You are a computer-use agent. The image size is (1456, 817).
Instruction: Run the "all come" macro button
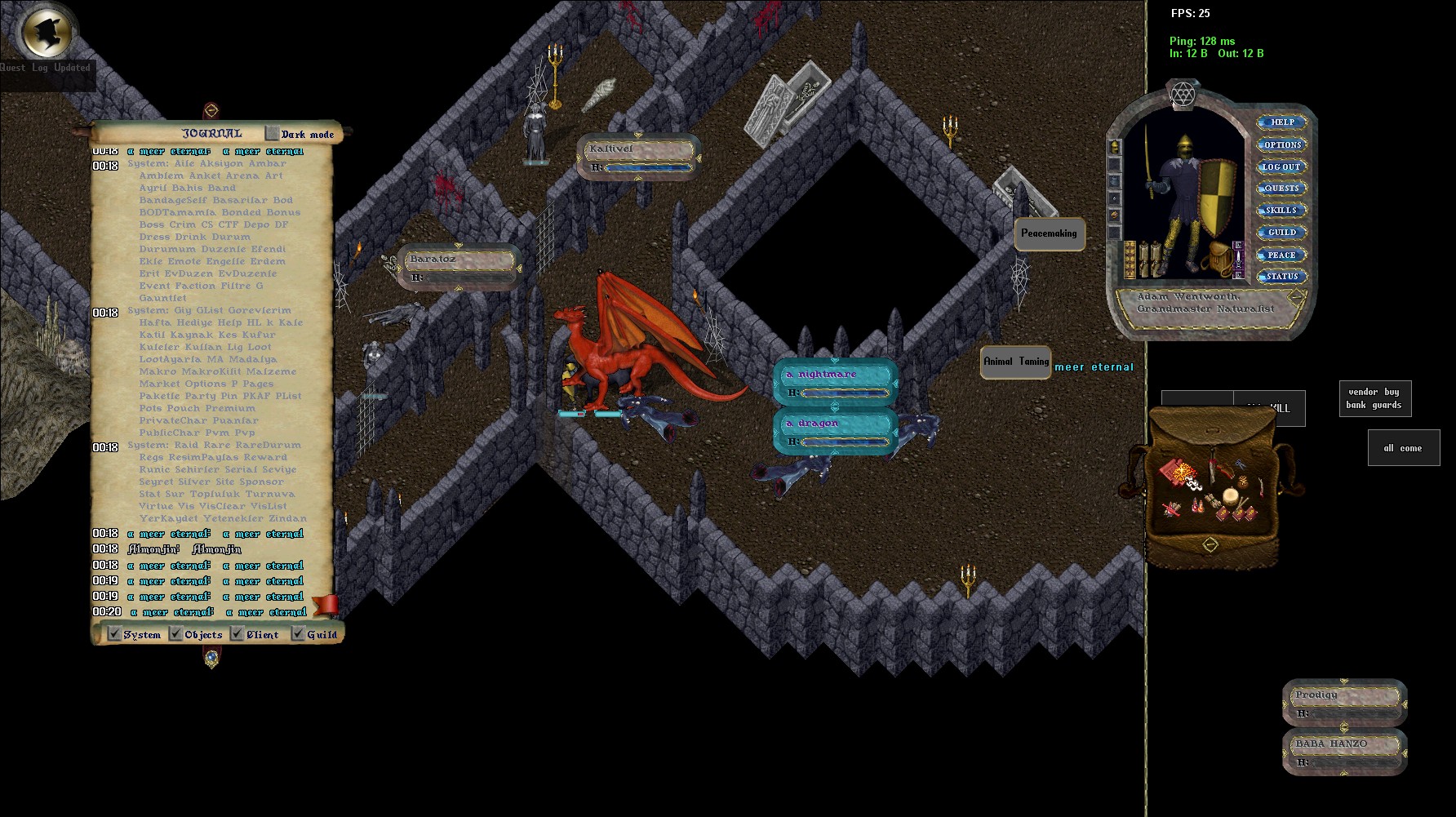click(1403, 448)
